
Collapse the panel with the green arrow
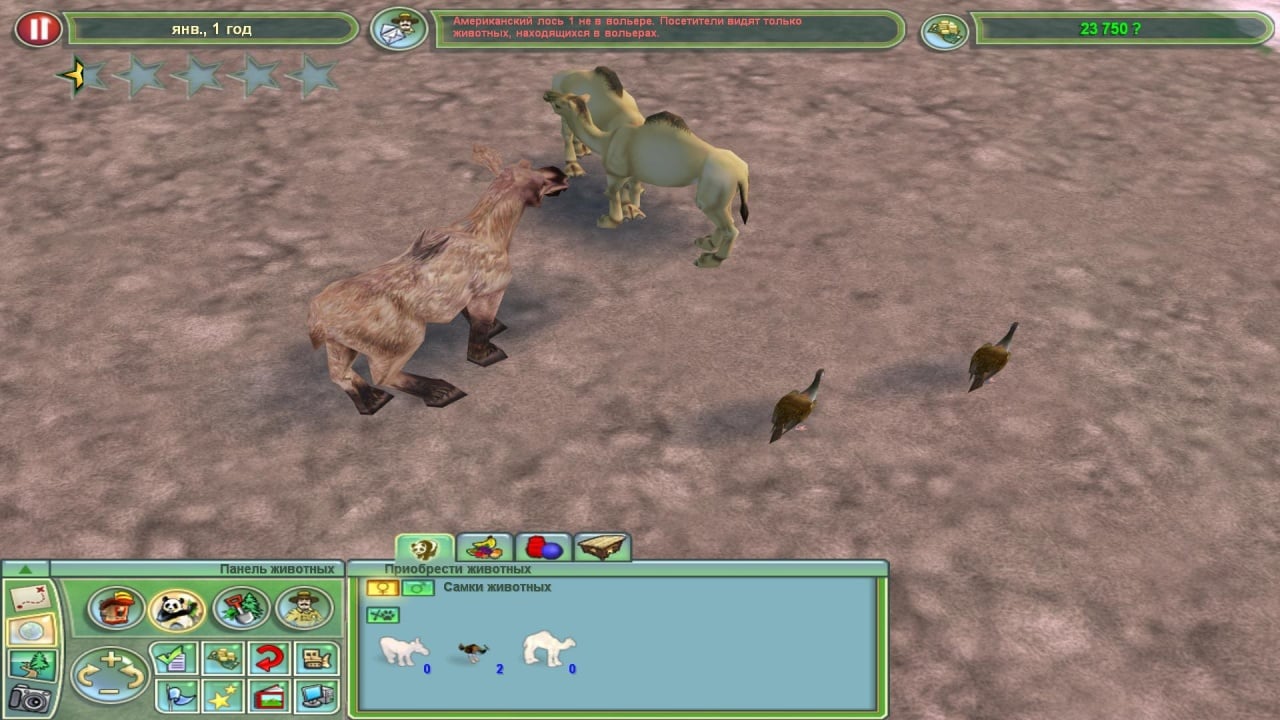pyautogui.click(x=26, y=569)
